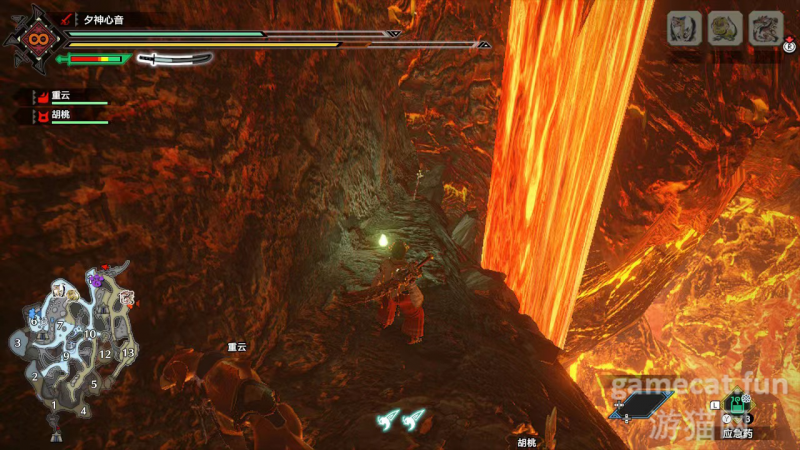Open the empty action bar panel
This screenshot has width=800, height=450.
[642, 405]
